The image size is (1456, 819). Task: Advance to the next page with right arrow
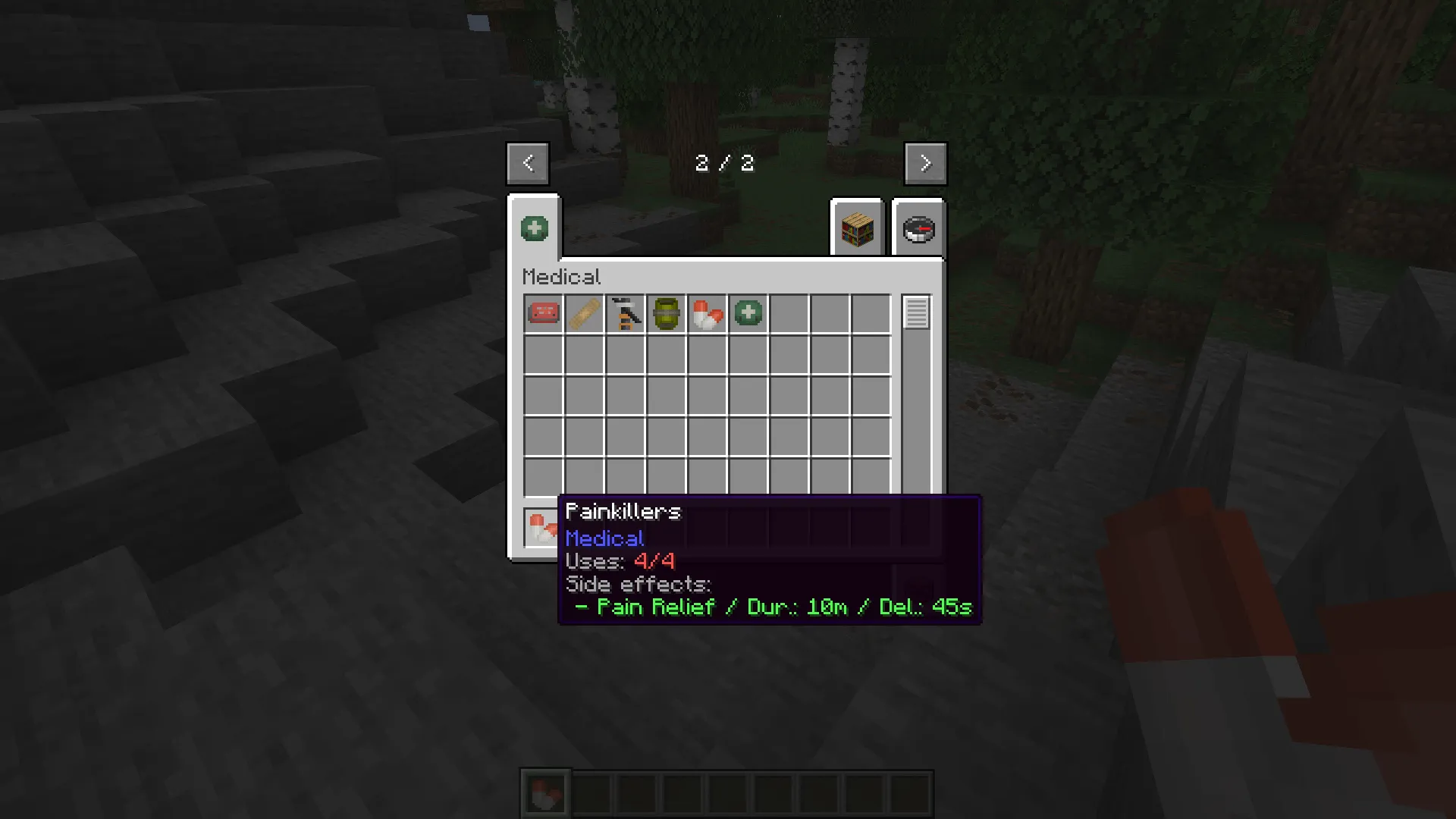(924, 163)
